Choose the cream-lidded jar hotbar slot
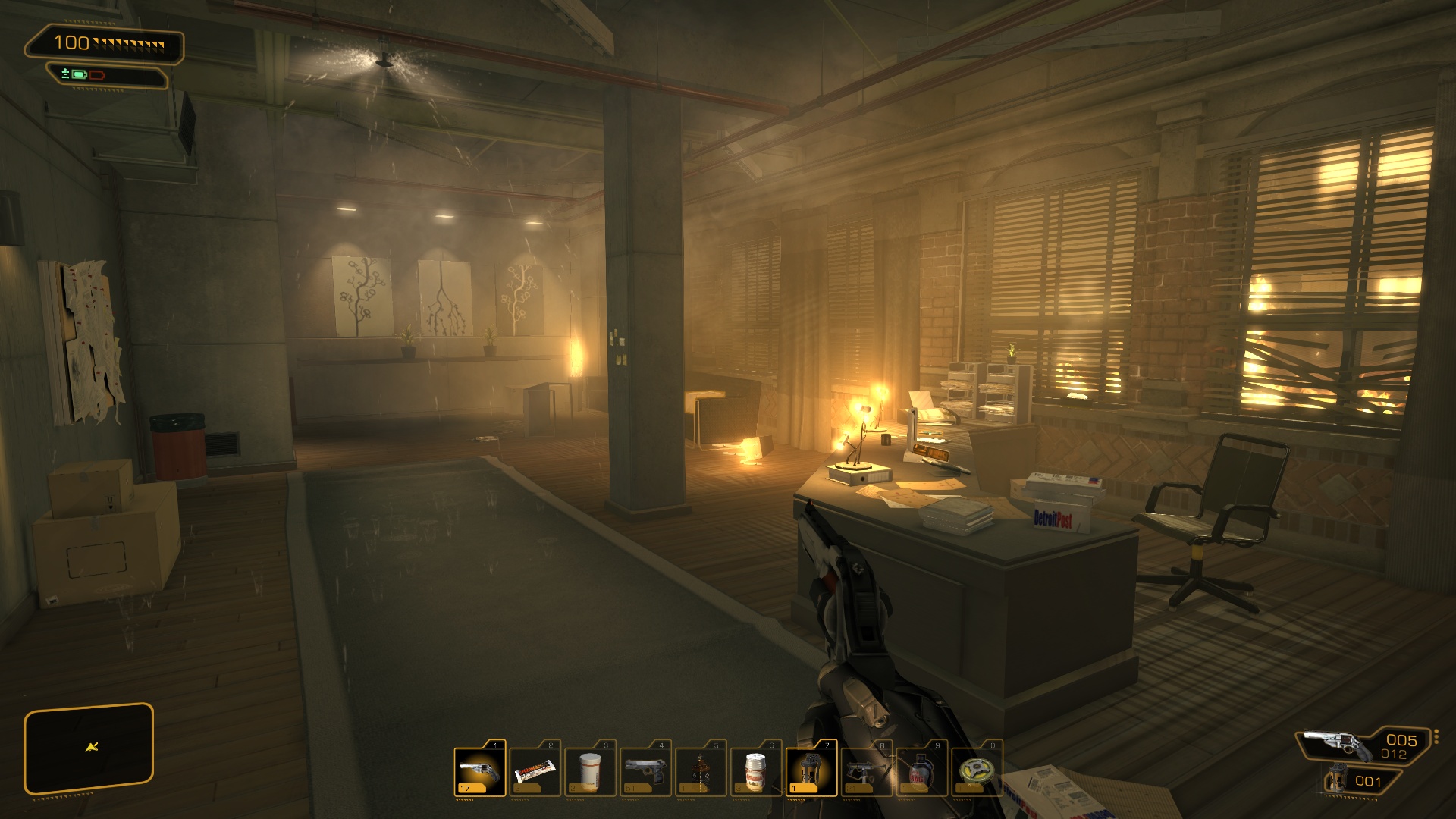 [755, 771]
